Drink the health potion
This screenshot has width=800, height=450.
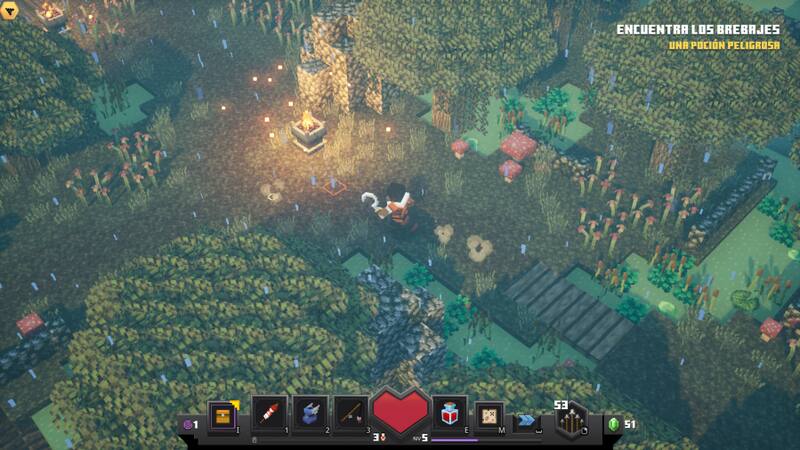pos(449,412)
